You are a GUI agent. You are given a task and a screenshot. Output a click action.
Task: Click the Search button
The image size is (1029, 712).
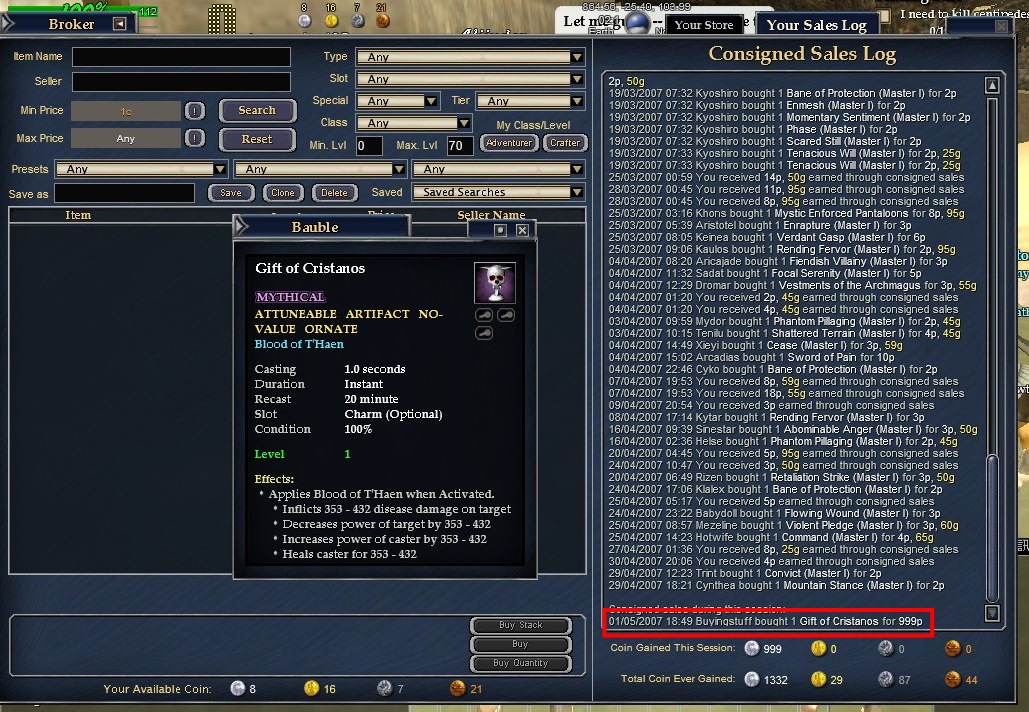tap(257, 111)
